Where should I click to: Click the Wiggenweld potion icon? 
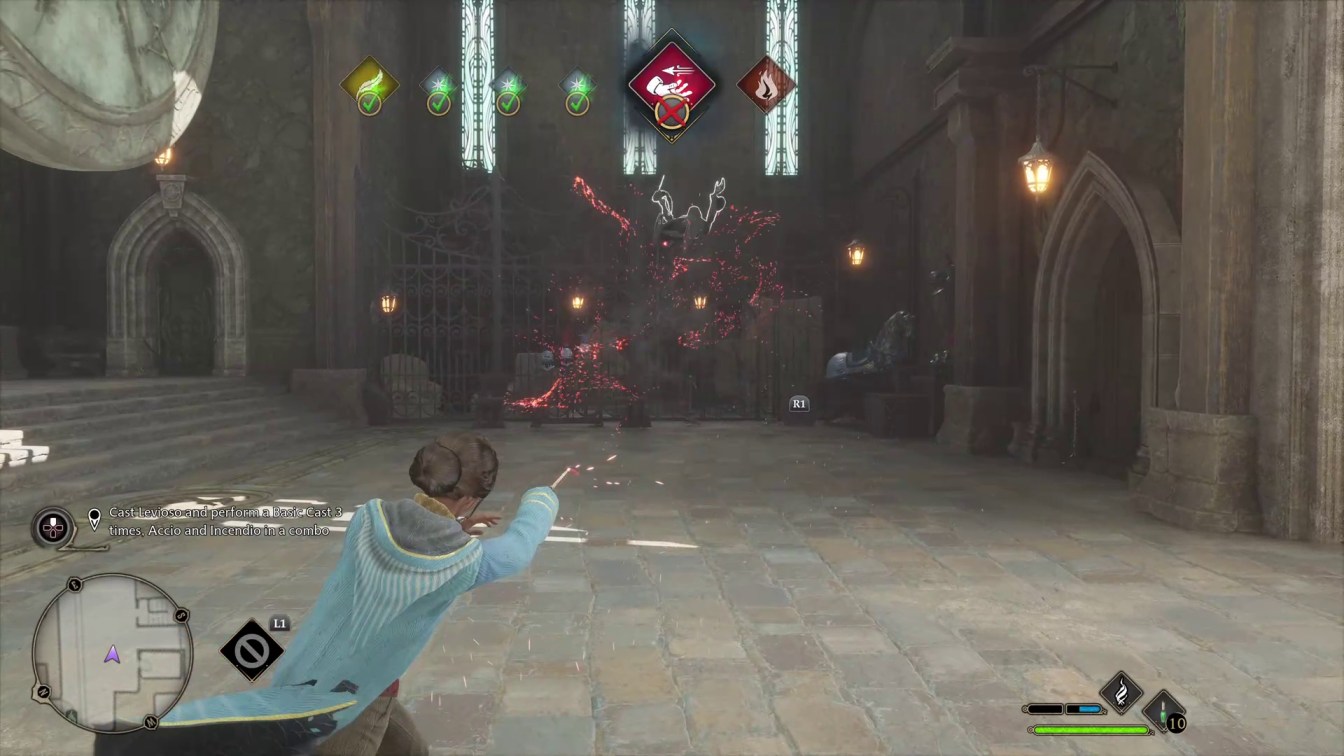pyautogui.click(x=1163, y=712)
